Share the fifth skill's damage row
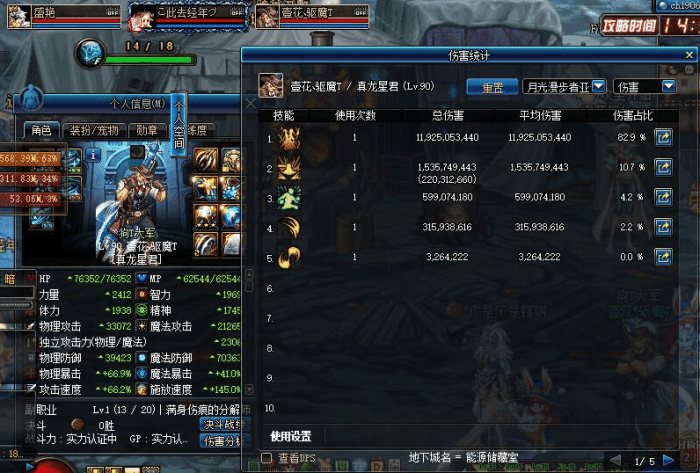This screenshot has height=473, width=700. click(x=662, y=257)
